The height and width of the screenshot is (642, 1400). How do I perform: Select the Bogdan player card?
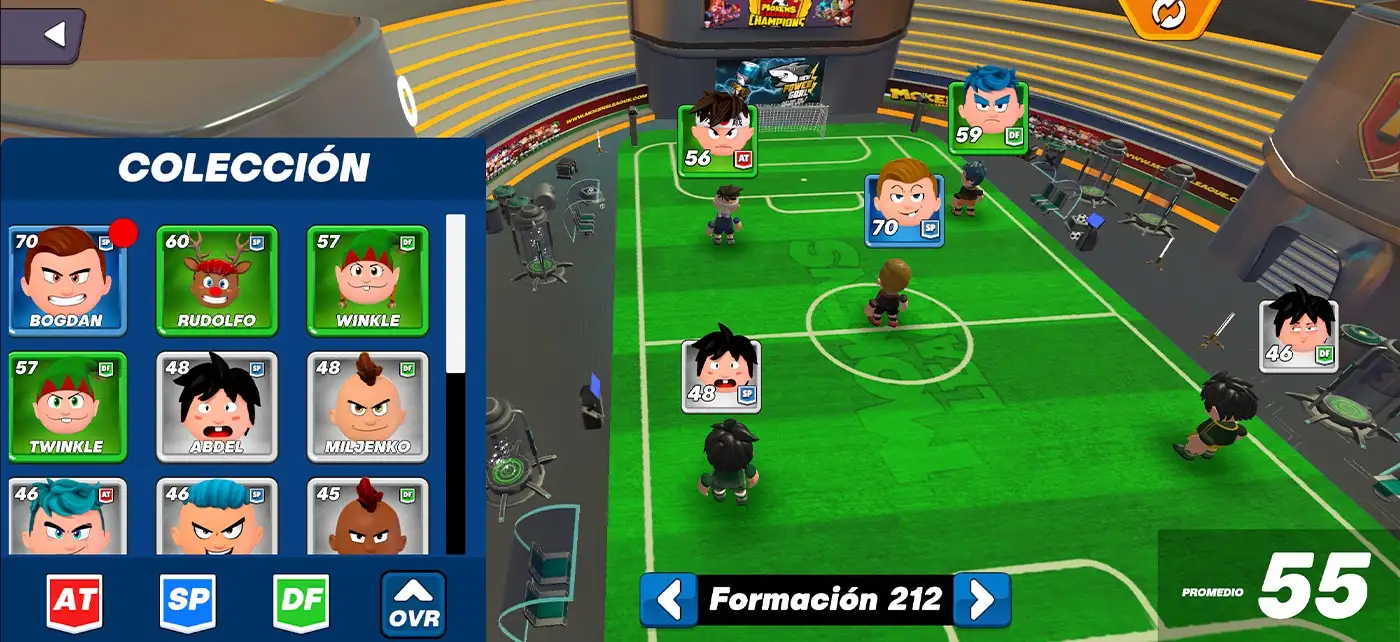coord(68,281)
